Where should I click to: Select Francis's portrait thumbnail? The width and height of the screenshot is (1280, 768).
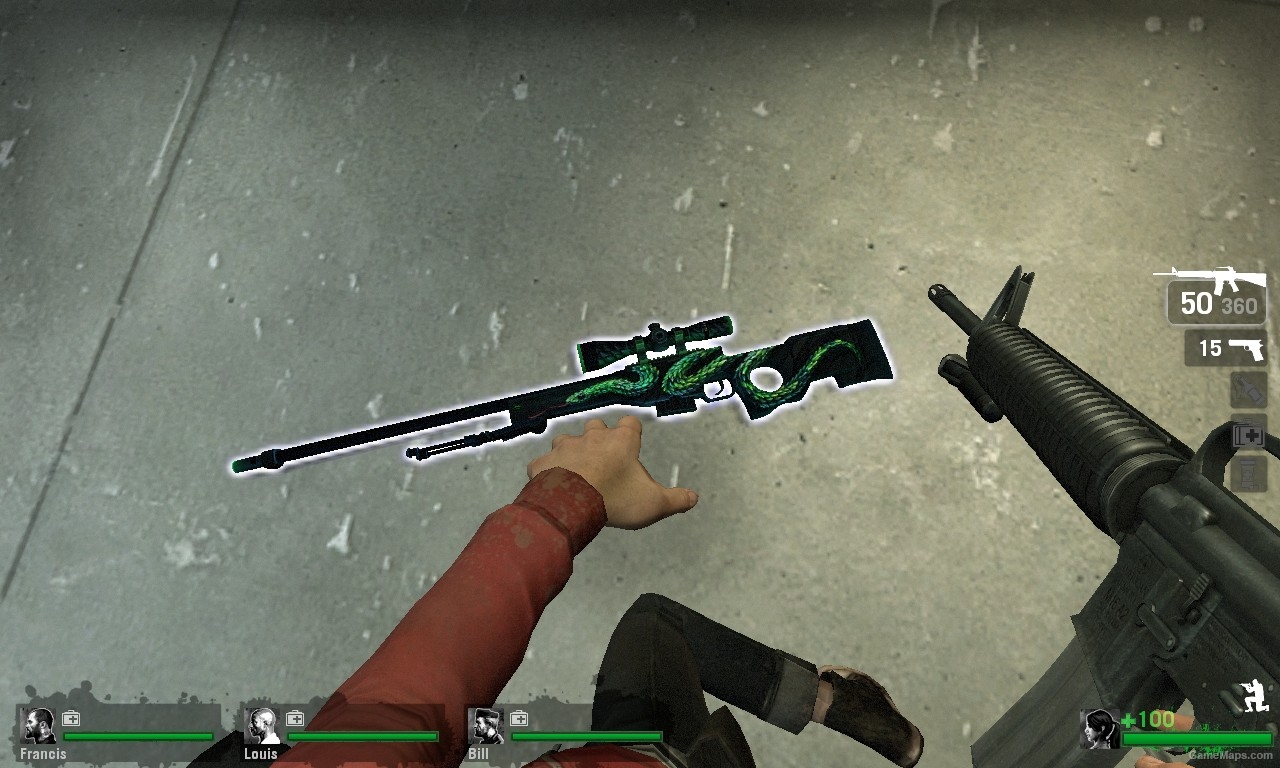[38, 722]
